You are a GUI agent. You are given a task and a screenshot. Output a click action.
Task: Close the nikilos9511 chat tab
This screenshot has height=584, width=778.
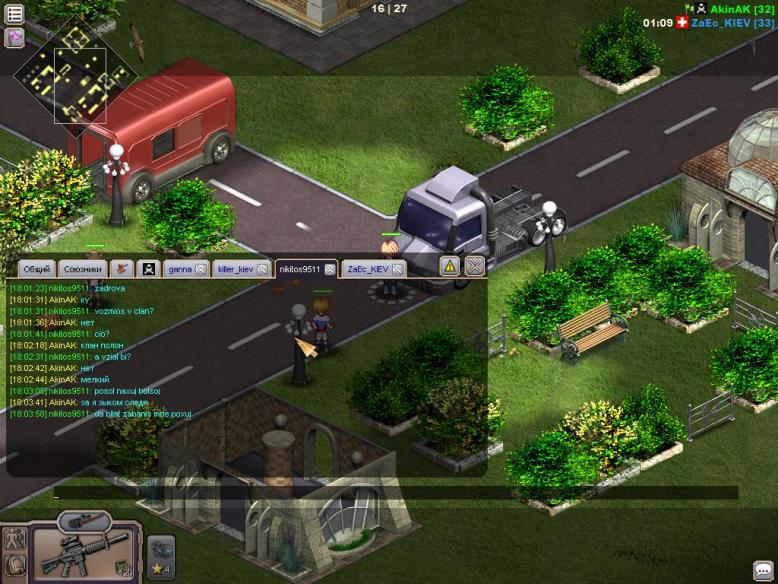click(329, 269)
